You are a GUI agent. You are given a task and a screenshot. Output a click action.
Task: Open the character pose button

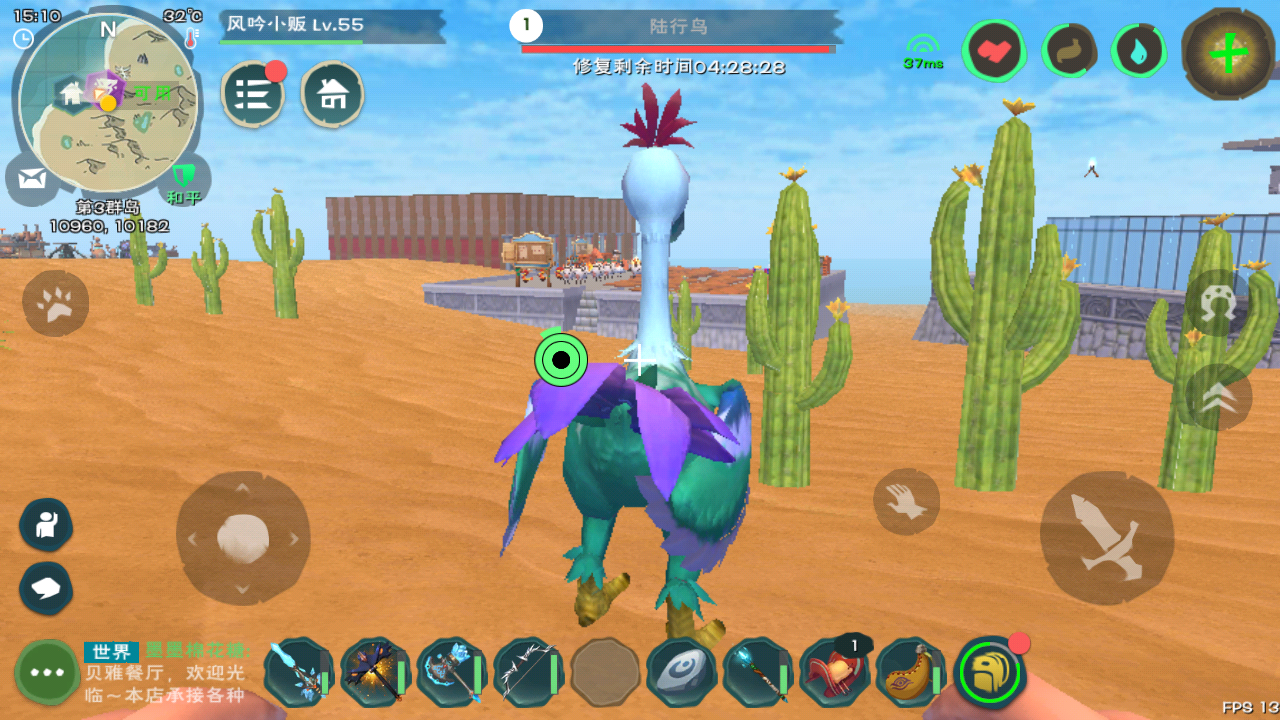[x=46, y=525]
